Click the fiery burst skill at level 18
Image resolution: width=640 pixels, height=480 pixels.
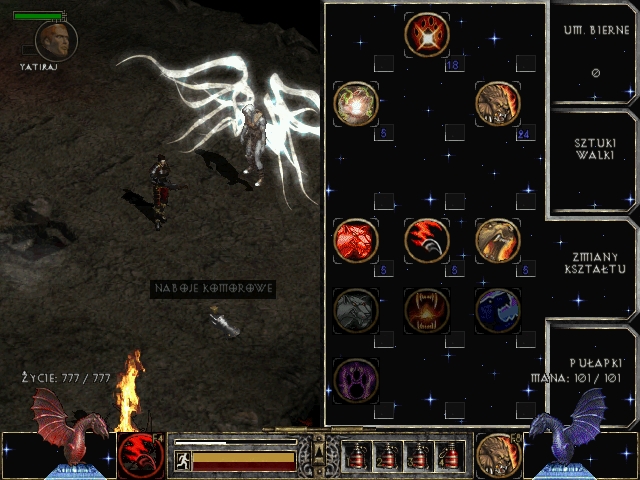[x=427, y=36]
